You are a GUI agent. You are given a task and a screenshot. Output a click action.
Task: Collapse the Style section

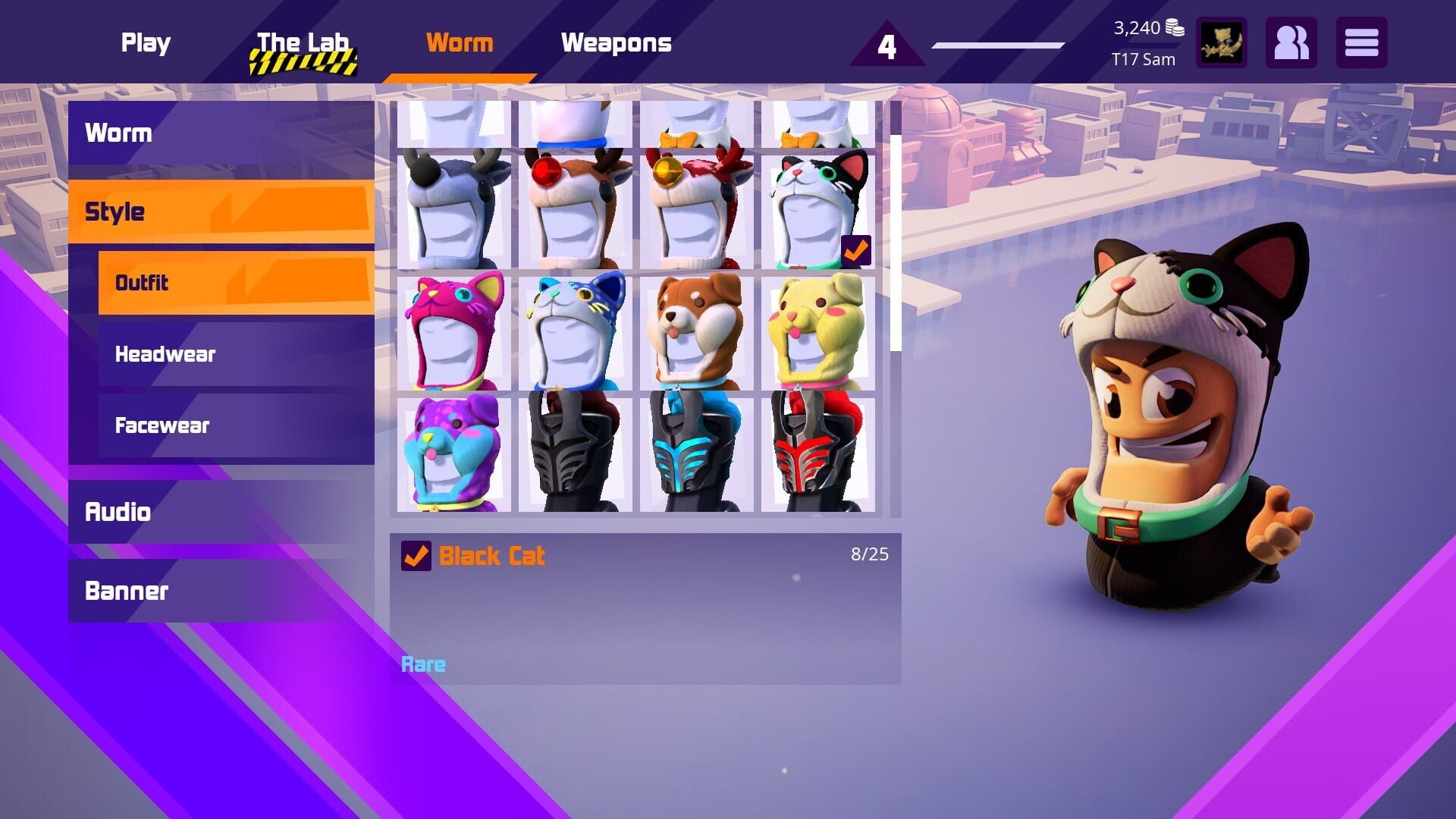(114, 211)
